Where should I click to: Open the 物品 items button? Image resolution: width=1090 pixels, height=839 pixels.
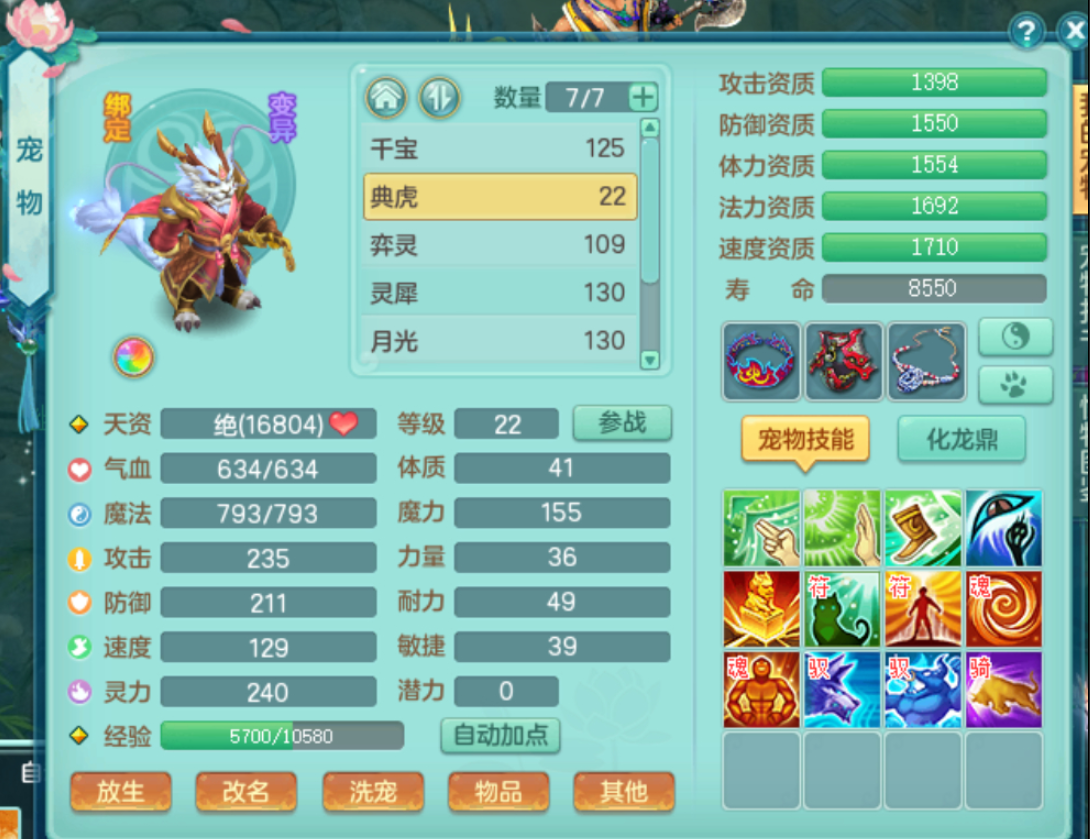498,793
